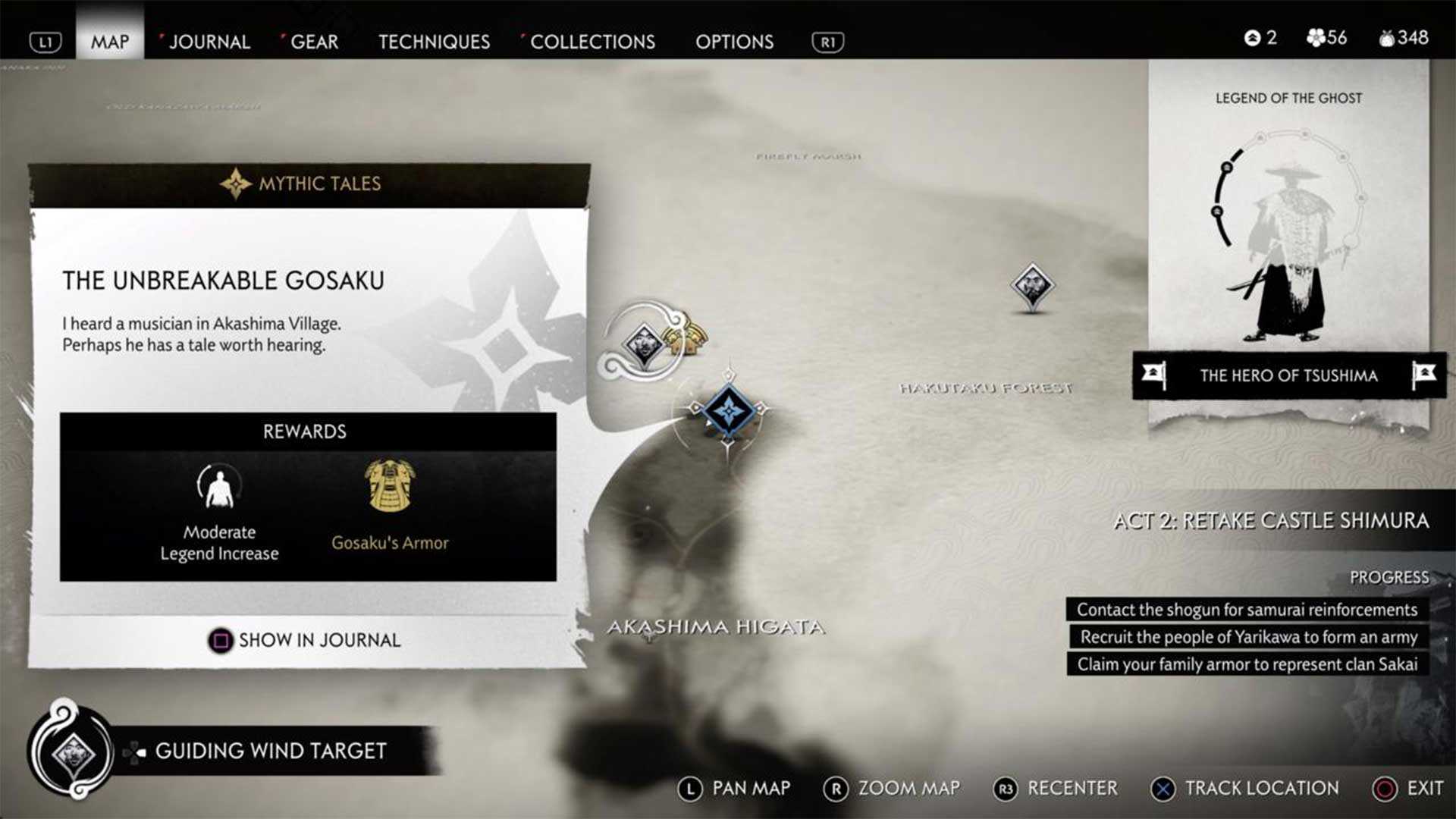Go to the Collections tab

tap(592, 42)
